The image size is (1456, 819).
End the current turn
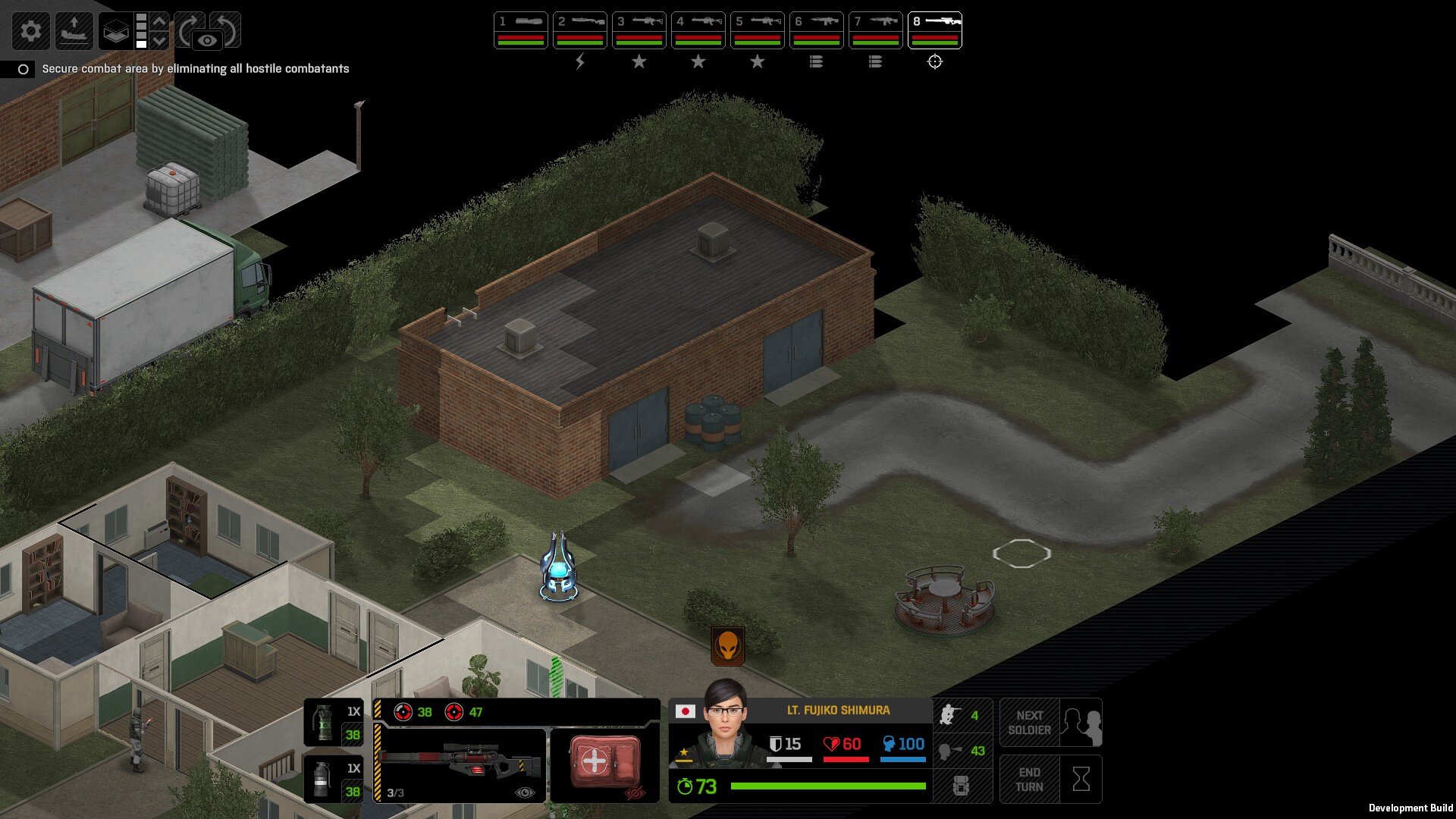[x=1050, y=780]
